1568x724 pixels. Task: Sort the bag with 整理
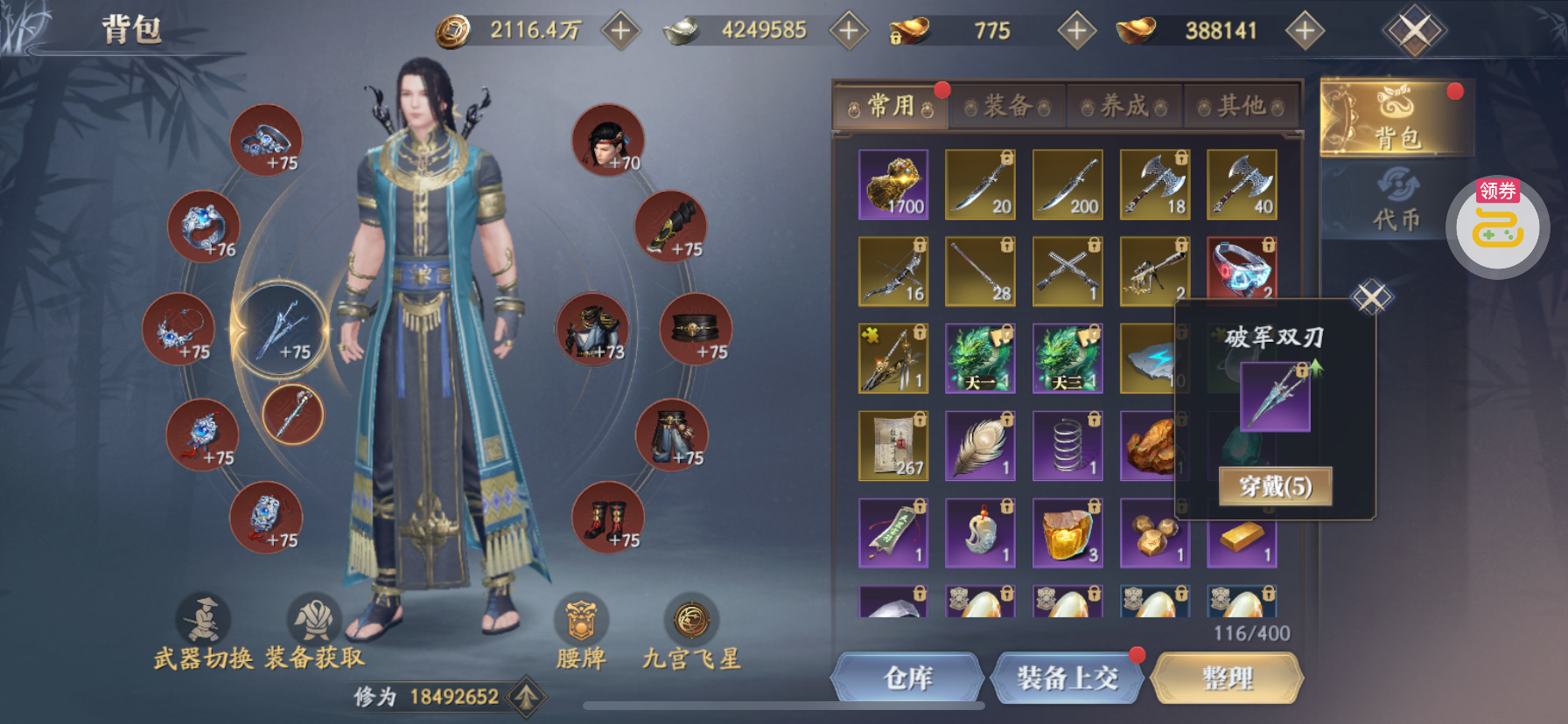(x=1227, y=678)
